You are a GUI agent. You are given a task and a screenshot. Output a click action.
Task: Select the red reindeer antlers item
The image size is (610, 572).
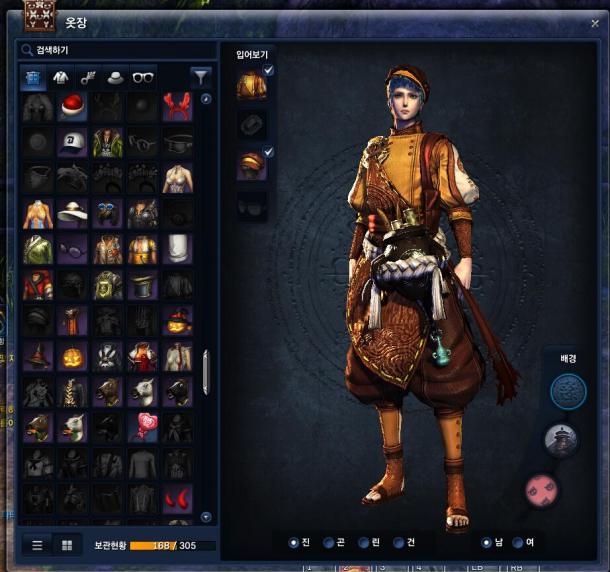[x=177, y=108]
